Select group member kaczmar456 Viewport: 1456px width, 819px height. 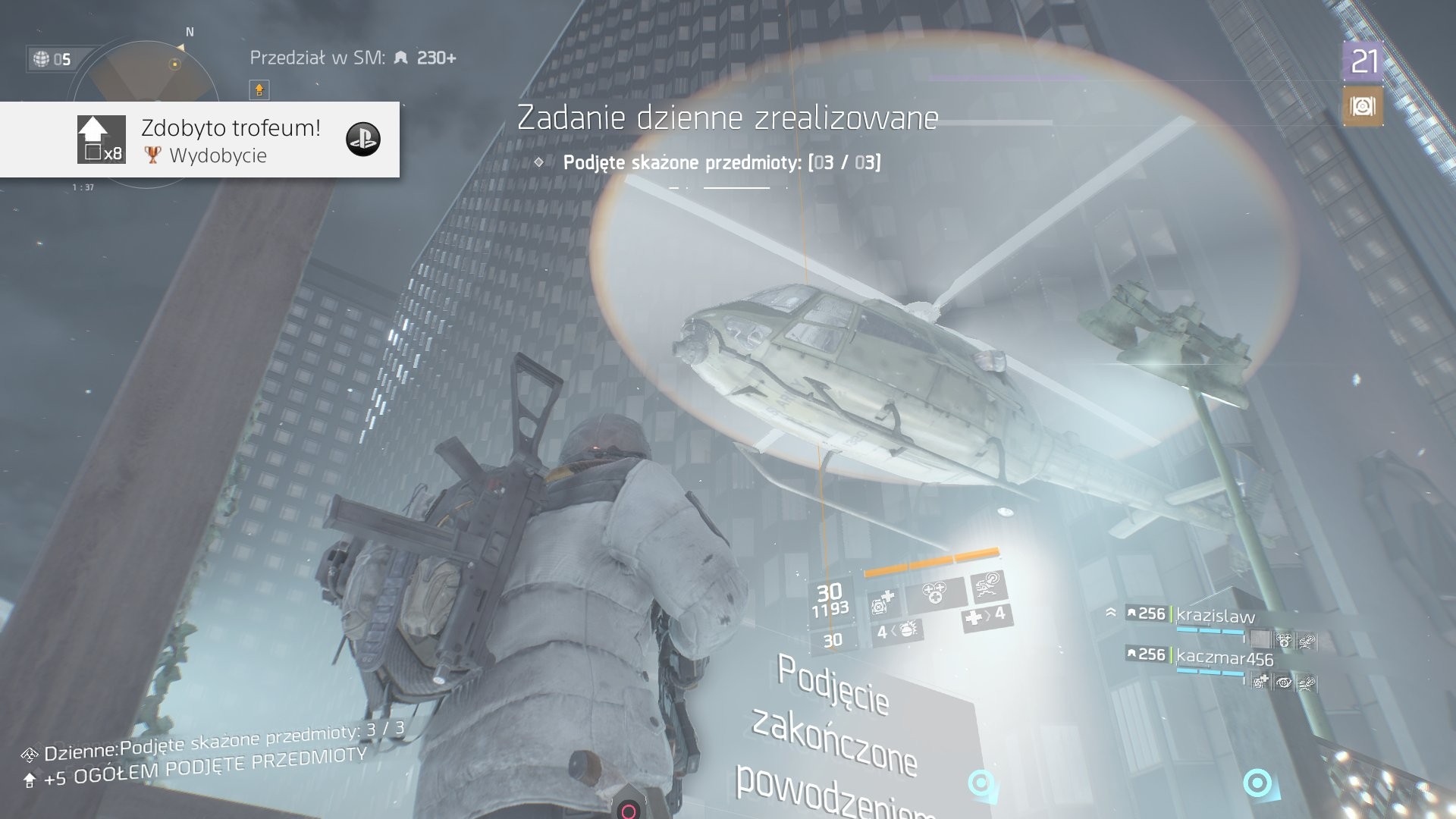point(1224,657)
